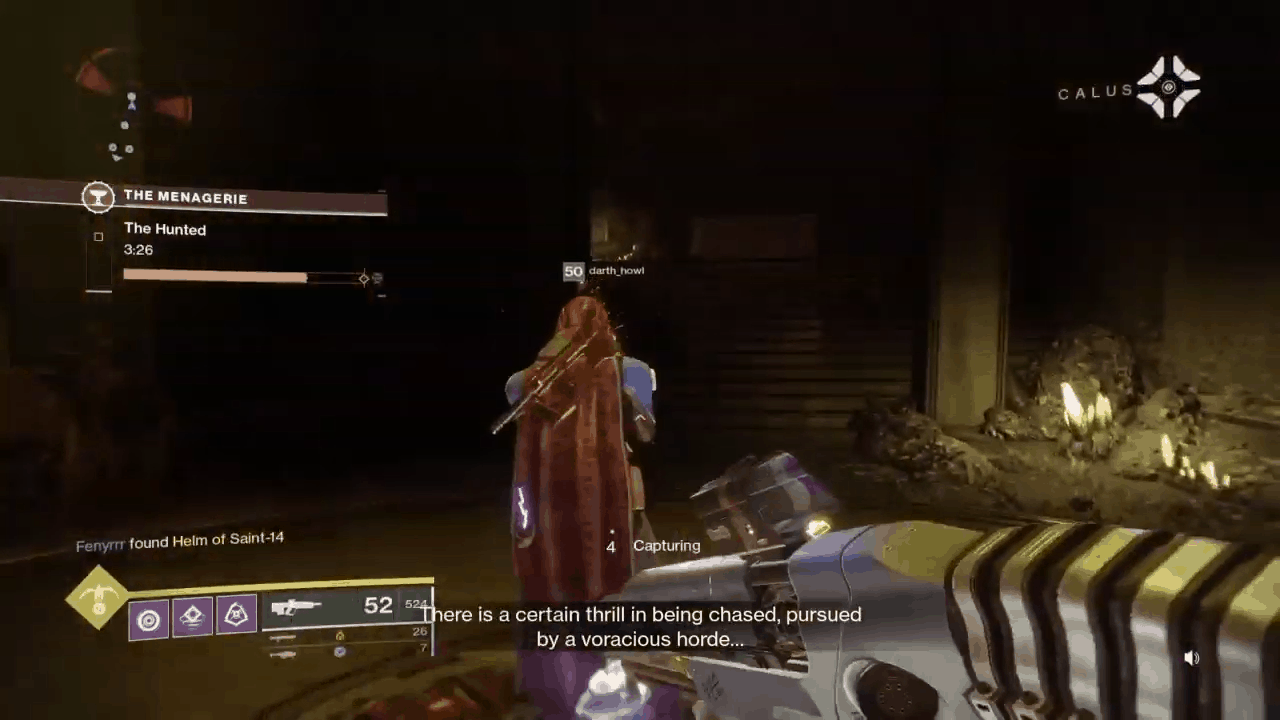
Task: Select the yellow super ability diamond icon
Action: [97, 598]
